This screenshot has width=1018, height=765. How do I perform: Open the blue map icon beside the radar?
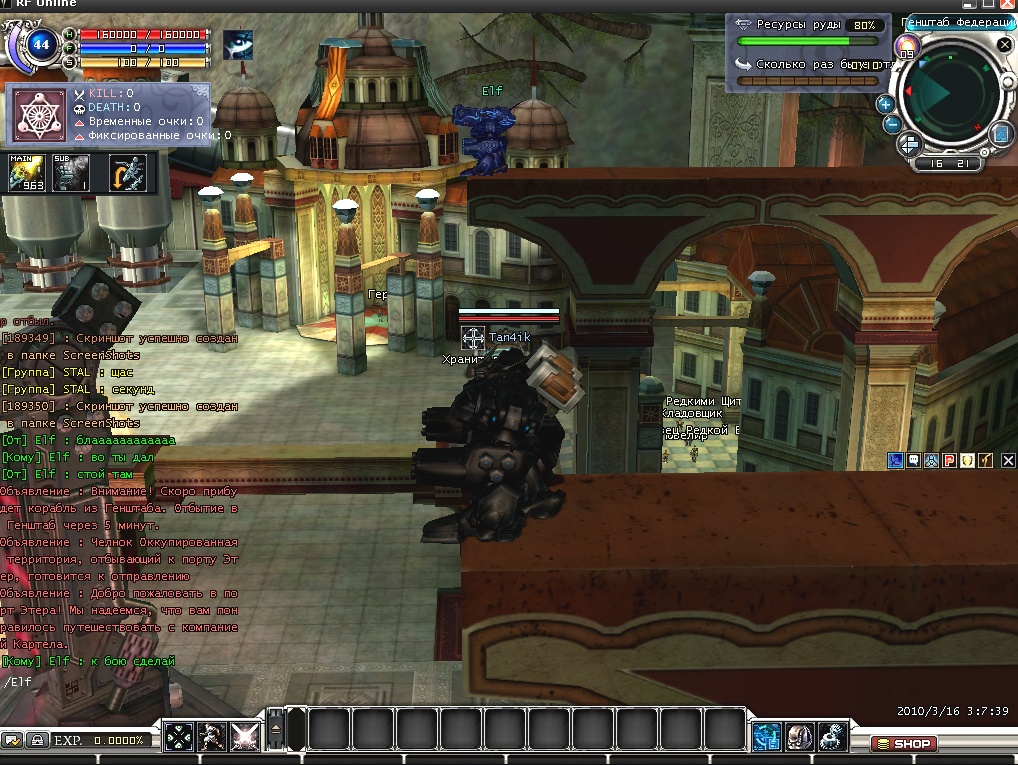click(x=1001, y=134)
